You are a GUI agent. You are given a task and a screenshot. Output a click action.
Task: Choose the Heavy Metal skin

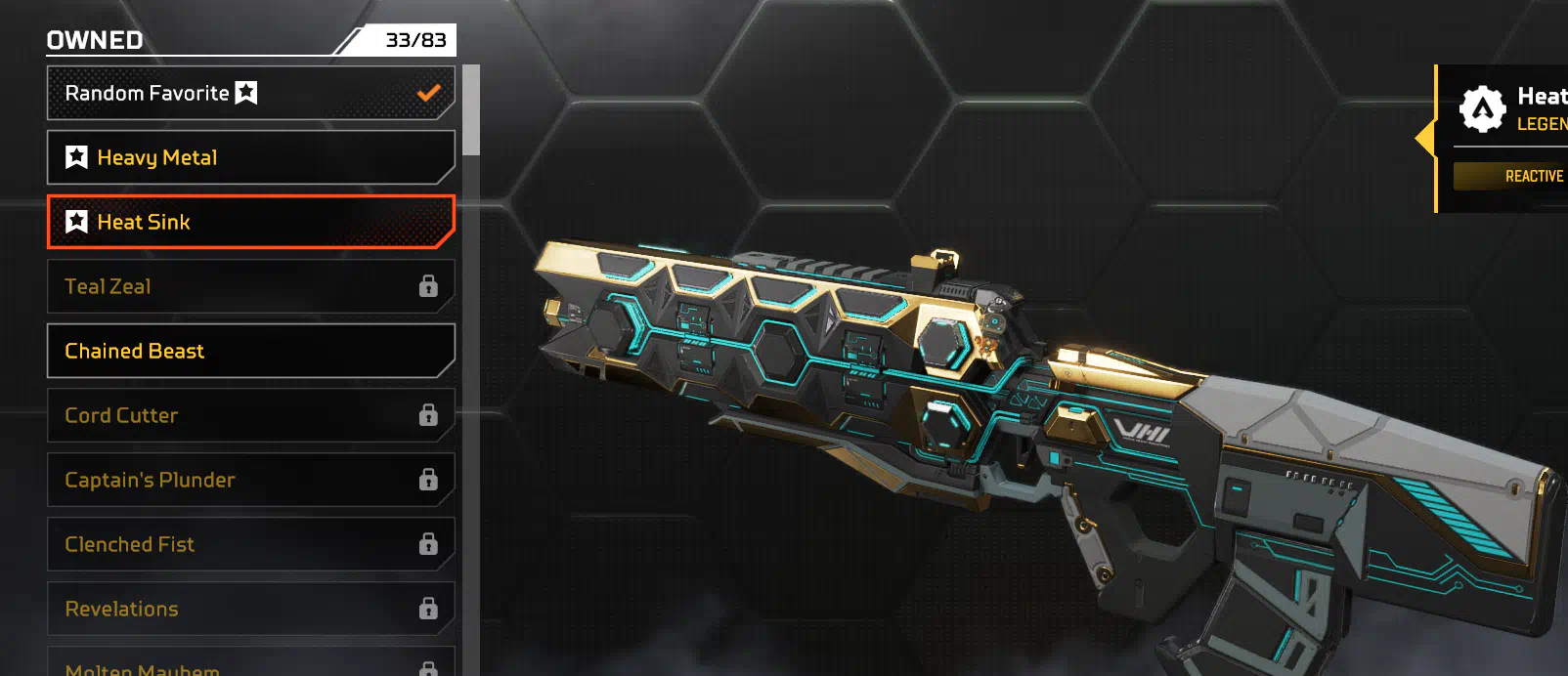pos(250,157)
